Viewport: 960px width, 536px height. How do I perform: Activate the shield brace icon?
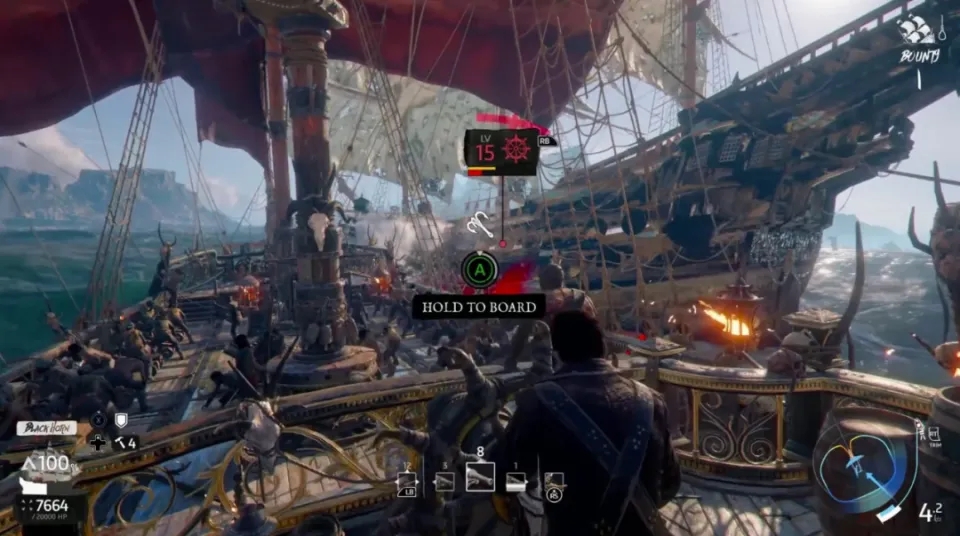click(x=122, y=421)
